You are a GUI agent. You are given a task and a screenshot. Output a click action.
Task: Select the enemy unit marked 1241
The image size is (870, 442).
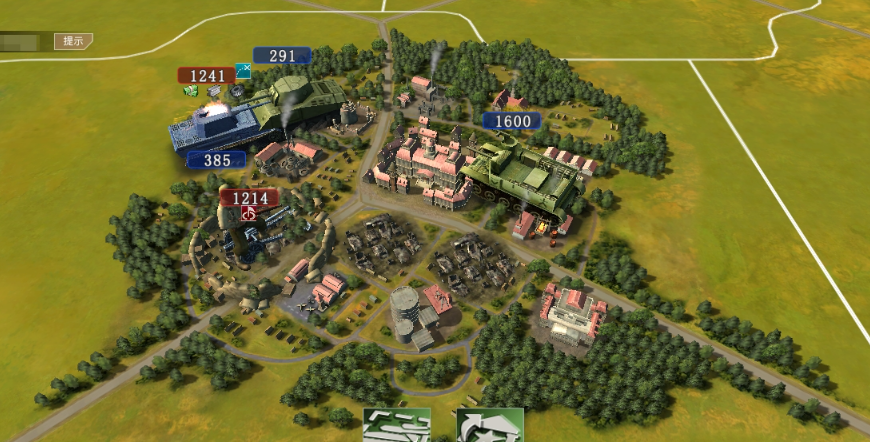(x=206, y=75)
